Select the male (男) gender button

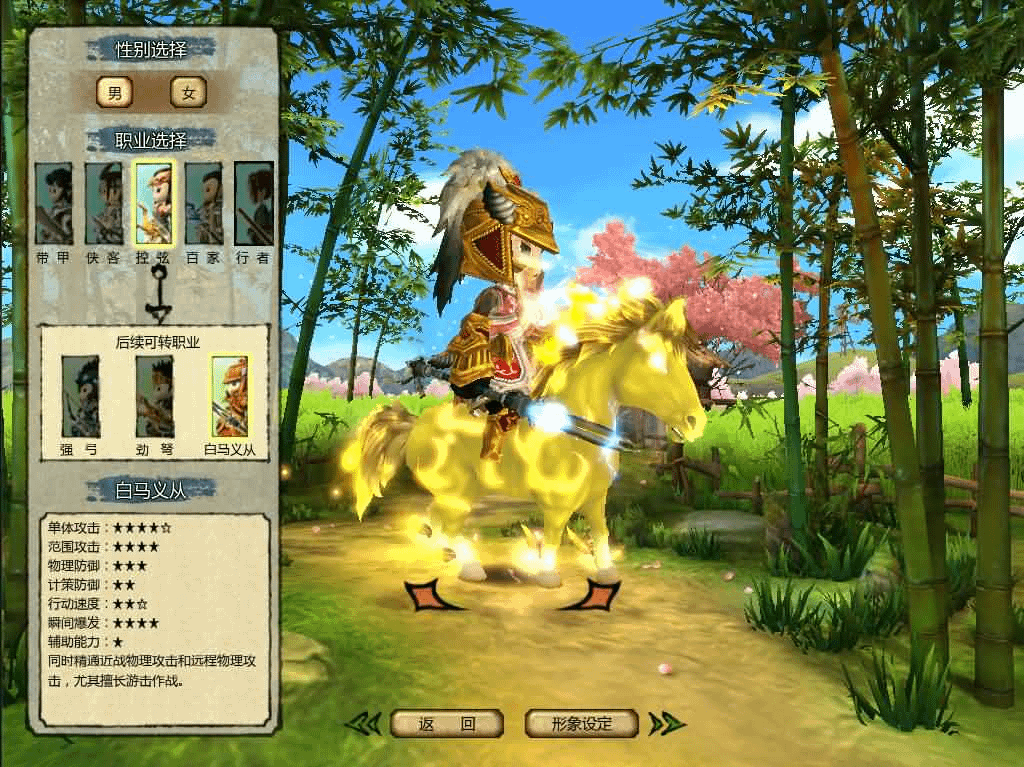(x=115, y=93)
